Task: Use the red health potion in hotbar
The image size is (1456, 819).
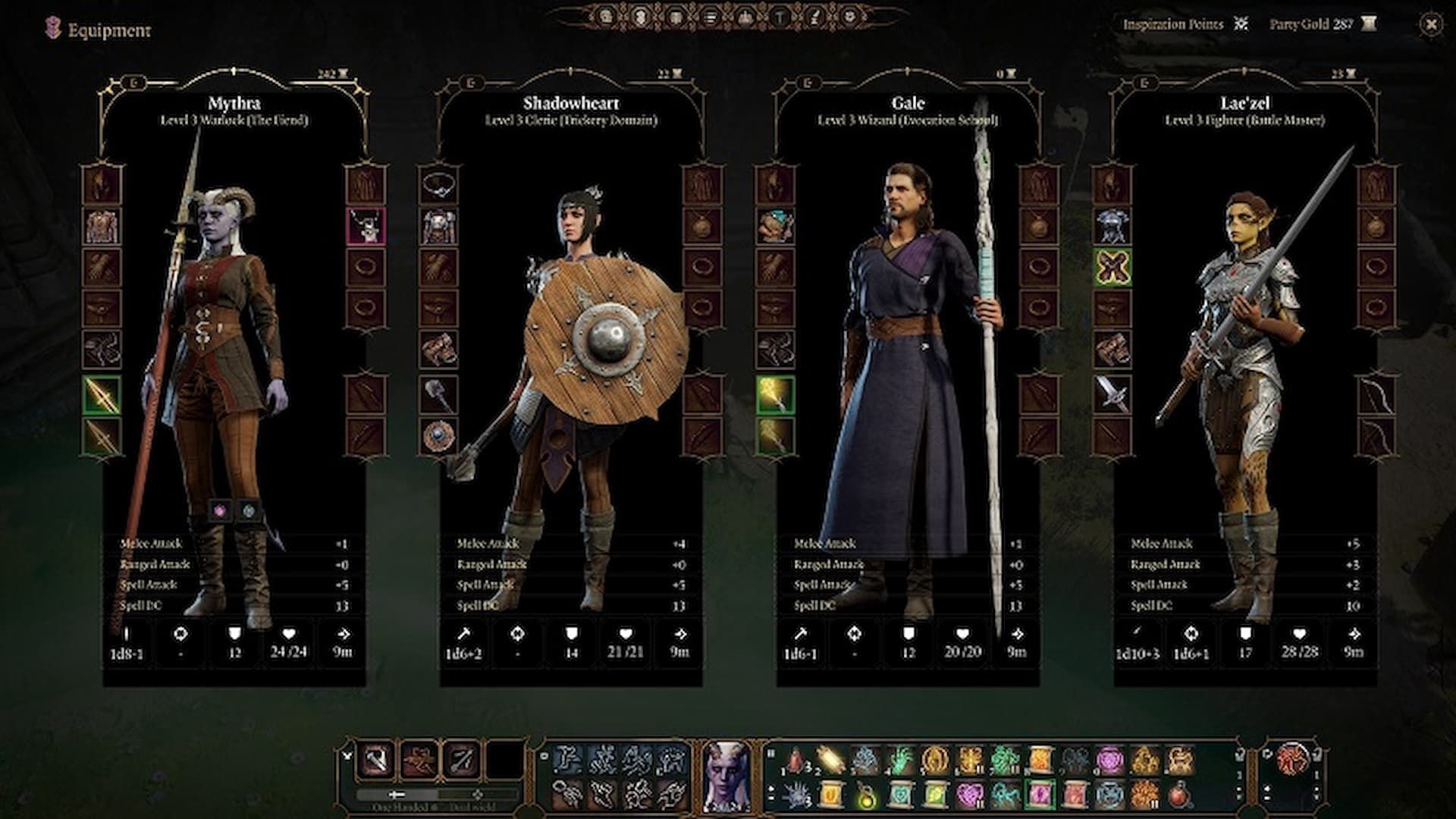Action: [x=1178, y=796]
